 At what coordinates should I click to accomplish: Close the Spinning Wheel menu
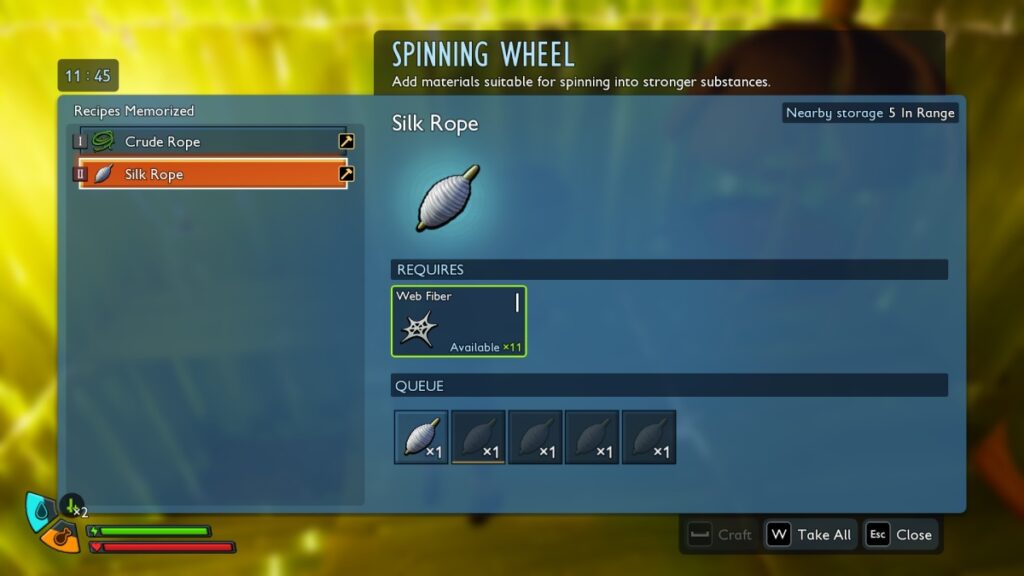pos(900,535)
